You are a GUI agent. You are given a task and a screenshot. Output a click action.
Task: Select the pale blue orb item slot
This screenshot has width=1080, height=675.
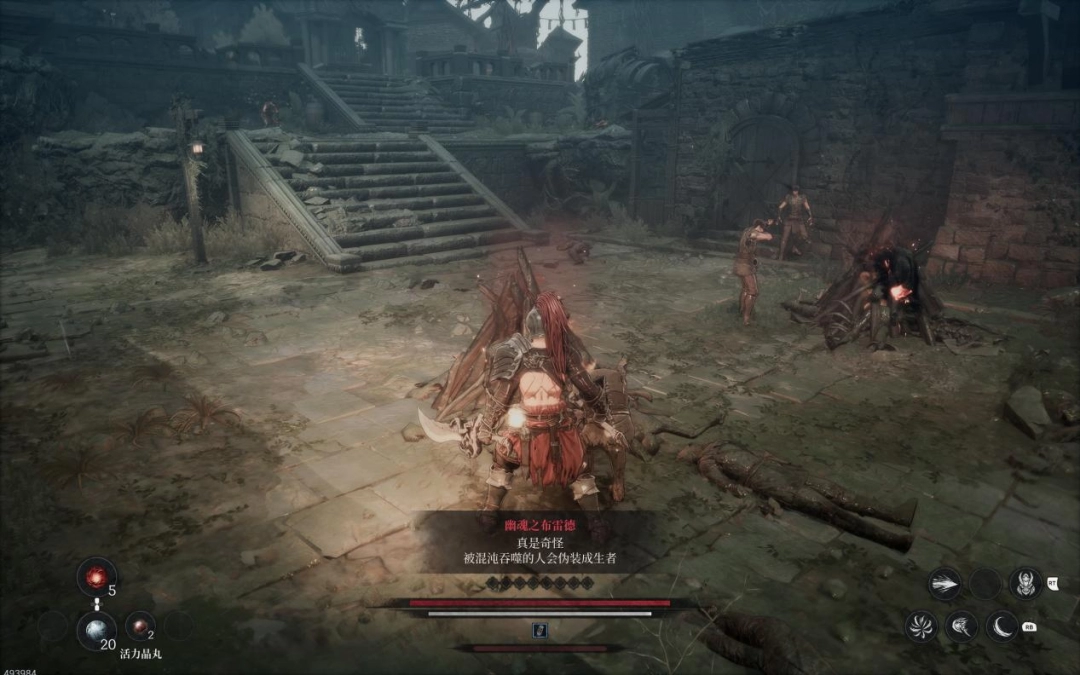point(97,629)
